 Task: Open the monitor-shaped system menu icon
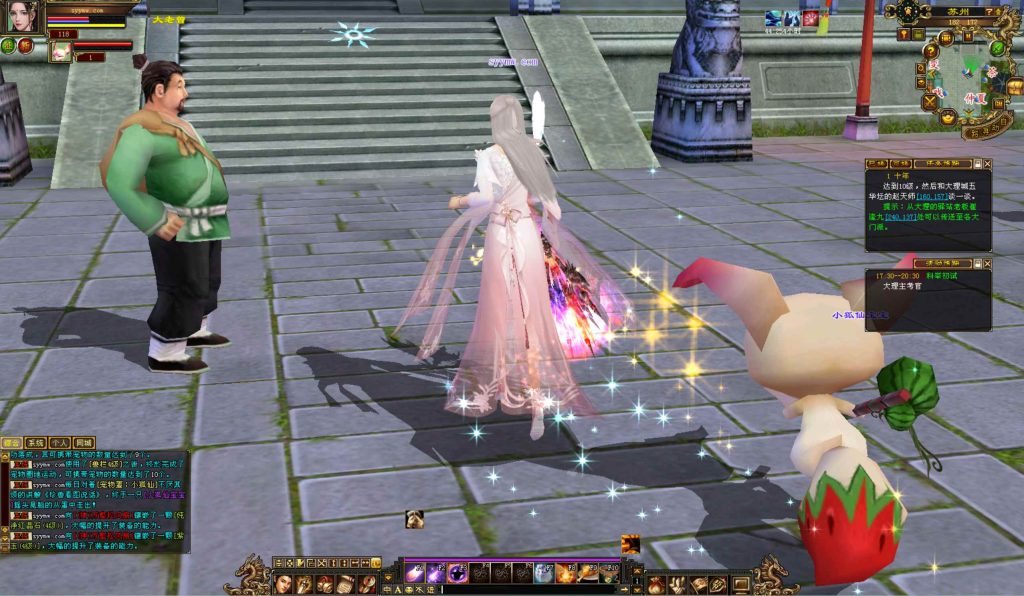click(x=740, y=584)
